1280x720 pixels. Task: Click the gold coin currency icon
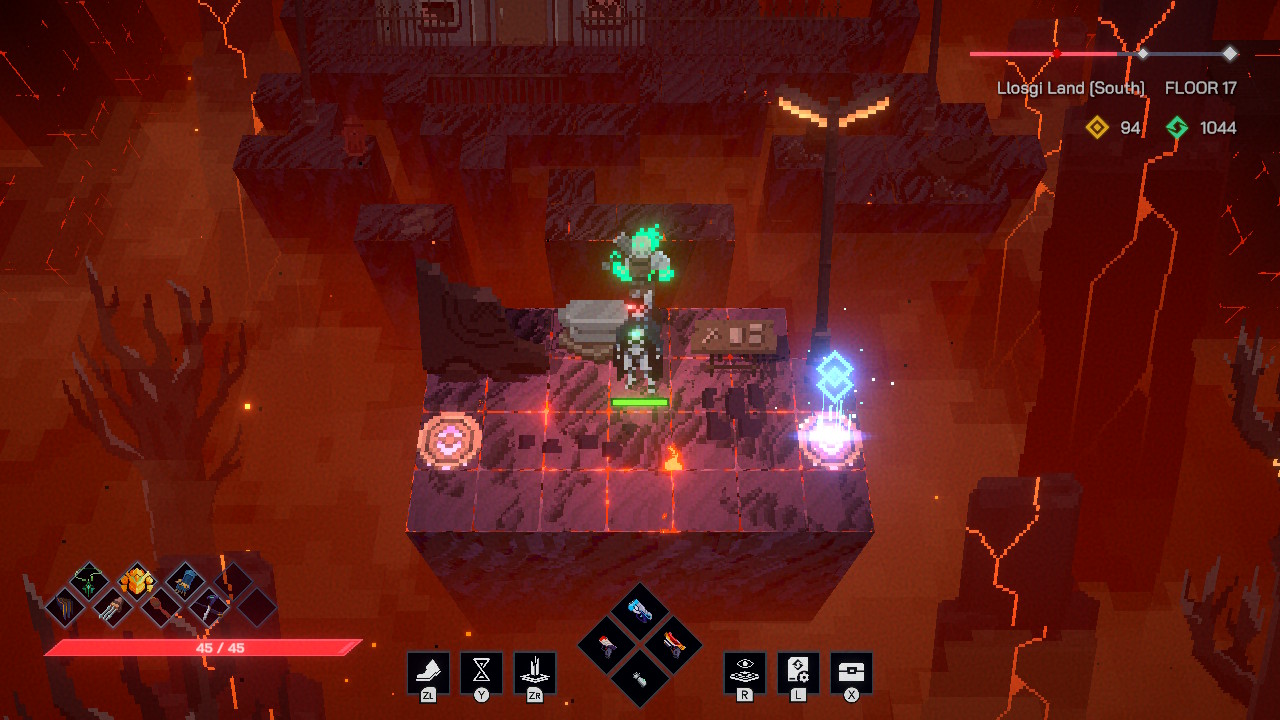[x=1098, y=128]
